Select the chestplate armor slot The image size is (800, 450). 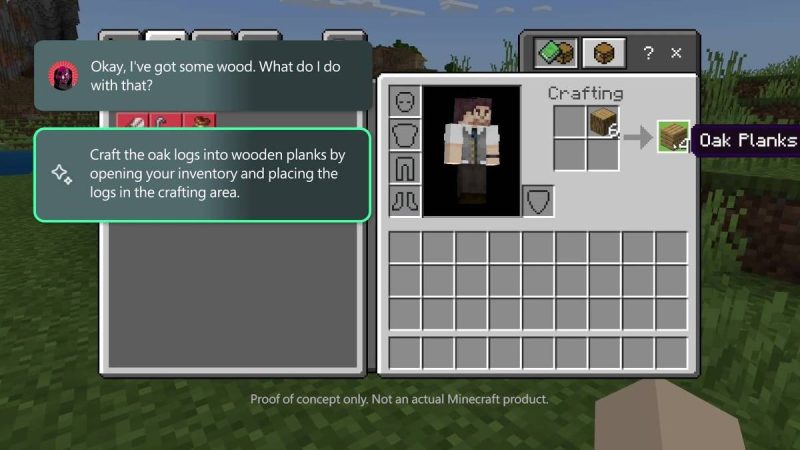(x=405, y=134)
